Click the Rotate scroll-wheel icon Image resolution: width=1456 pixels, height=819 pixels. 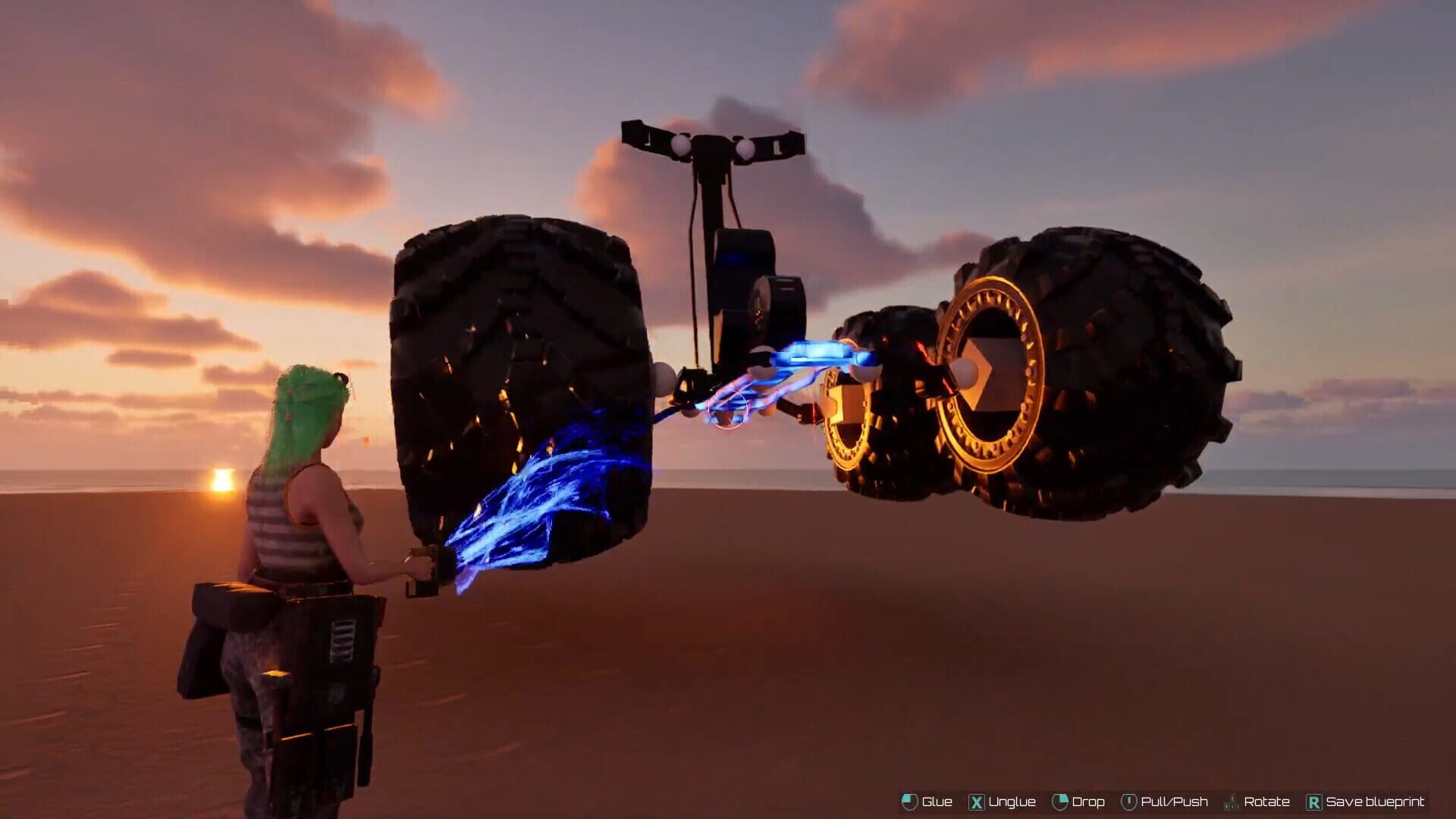(x=1231, y=802)
